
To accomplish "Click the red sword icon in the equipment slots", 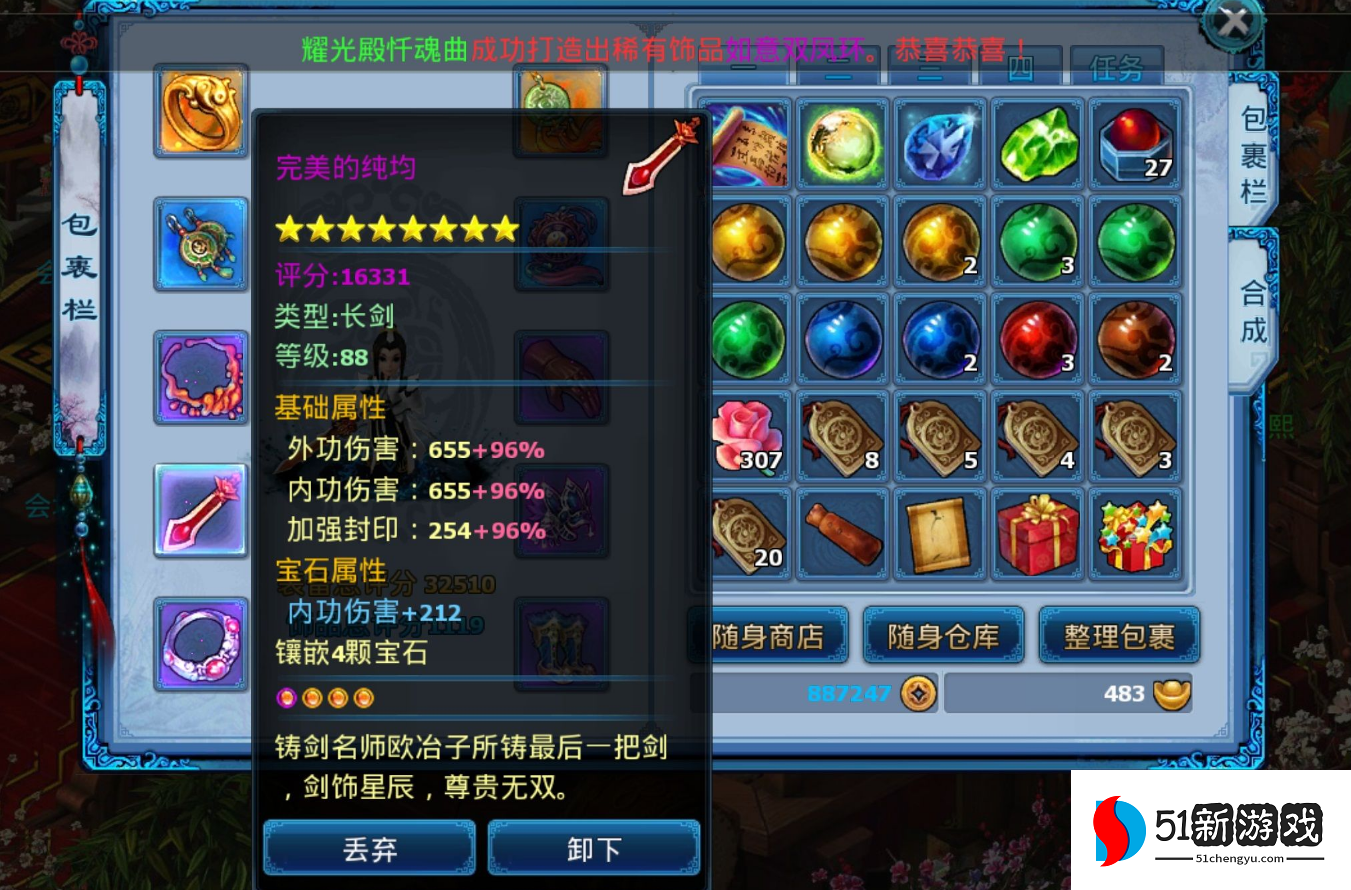I will point(200,510).
